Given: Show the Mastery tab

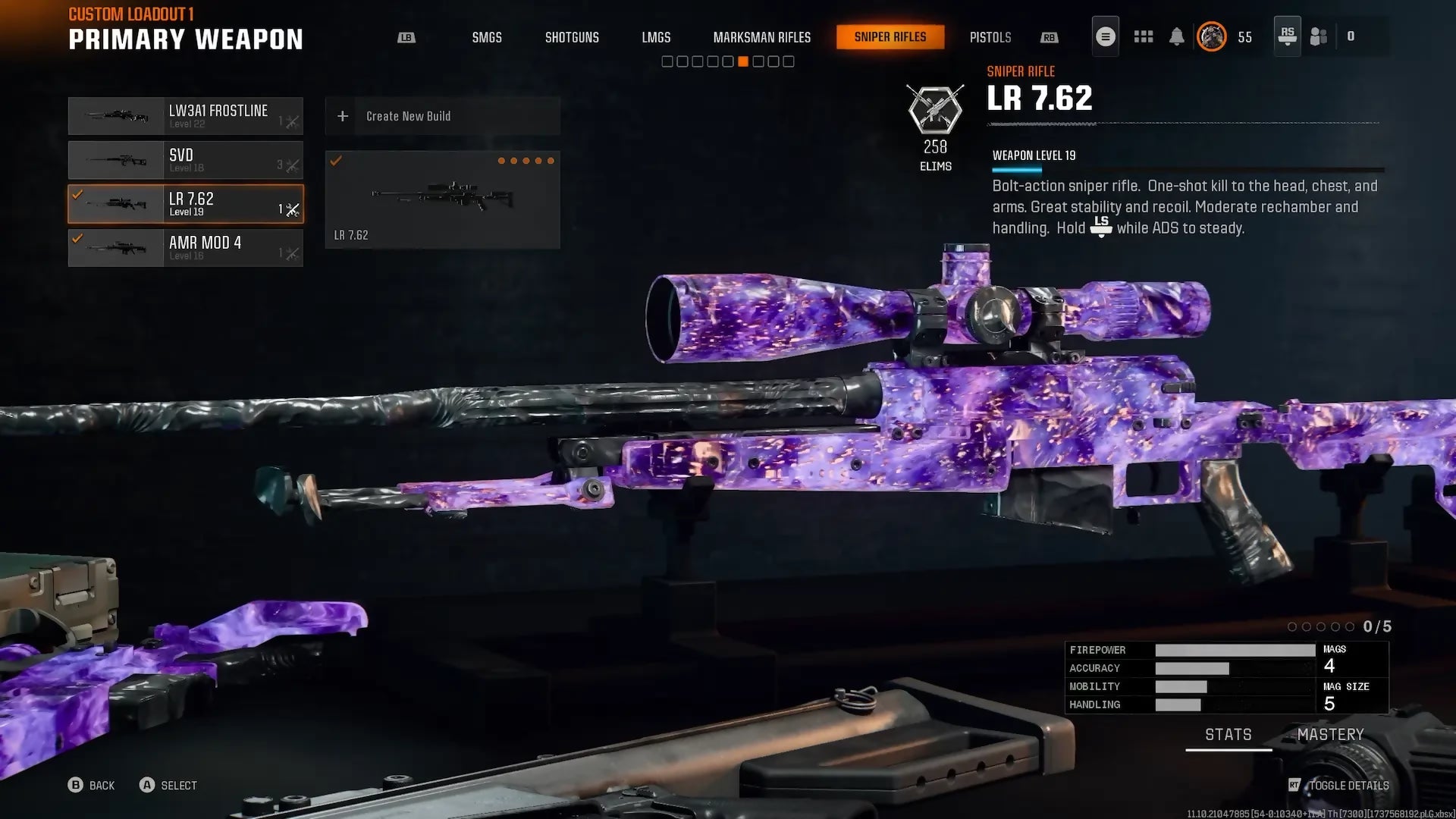Looking at the screenshot, I should pyautogui.click(x=1330, y=735).
